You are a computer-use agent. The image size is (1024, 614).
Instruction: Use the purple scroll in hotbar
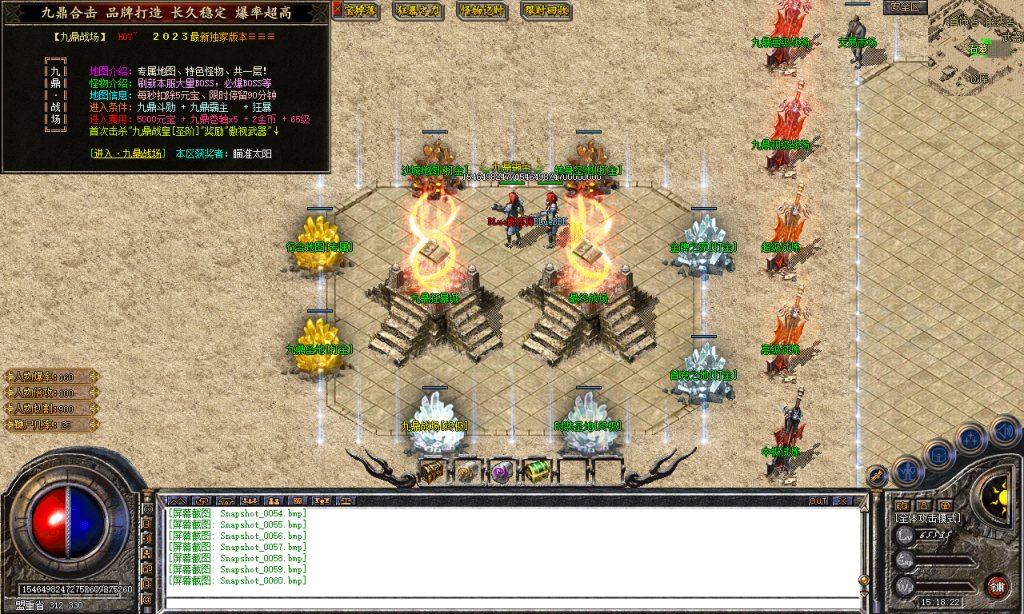501,470
